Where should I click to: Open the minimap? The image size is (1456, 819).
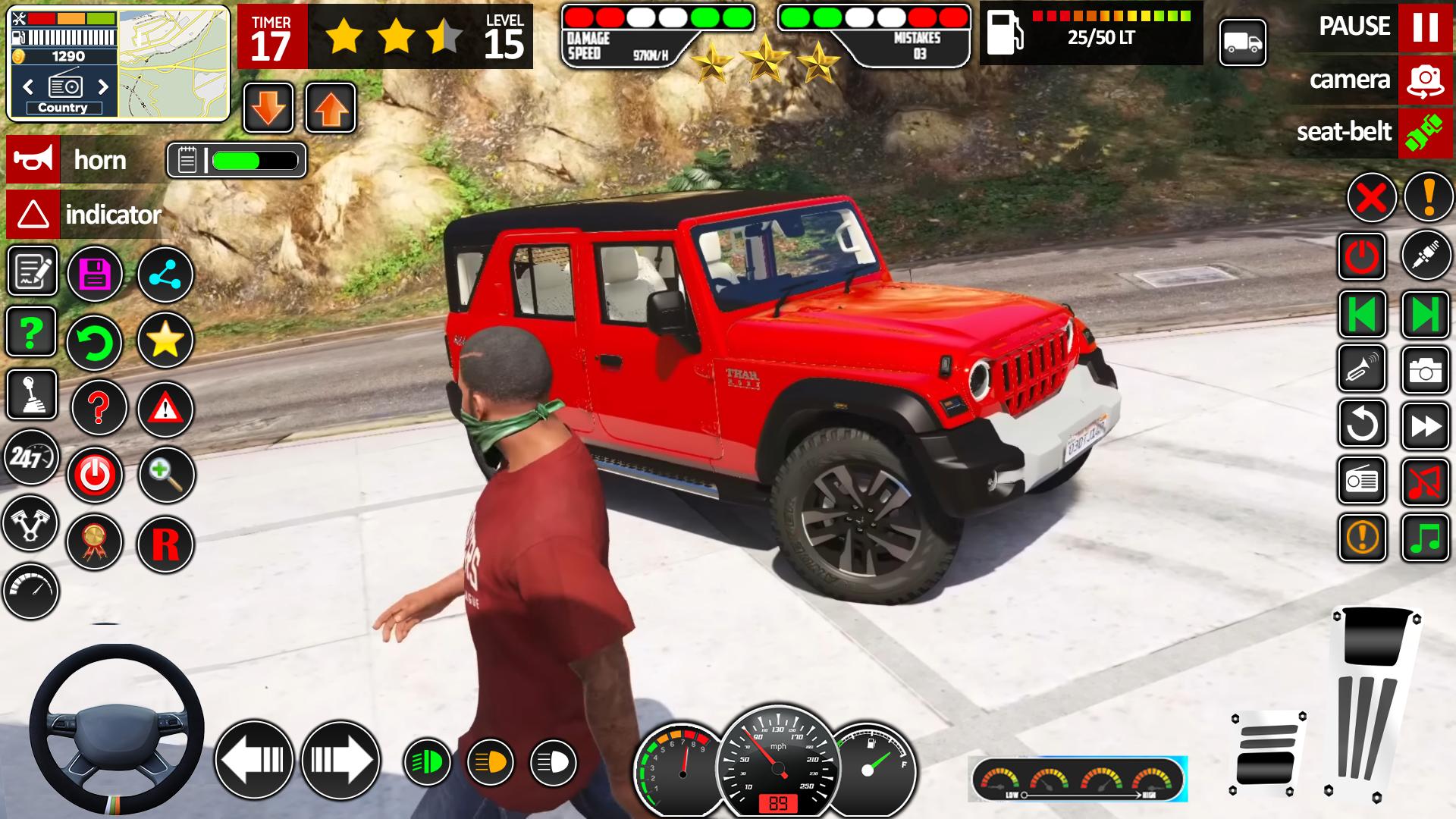(173, 64)
